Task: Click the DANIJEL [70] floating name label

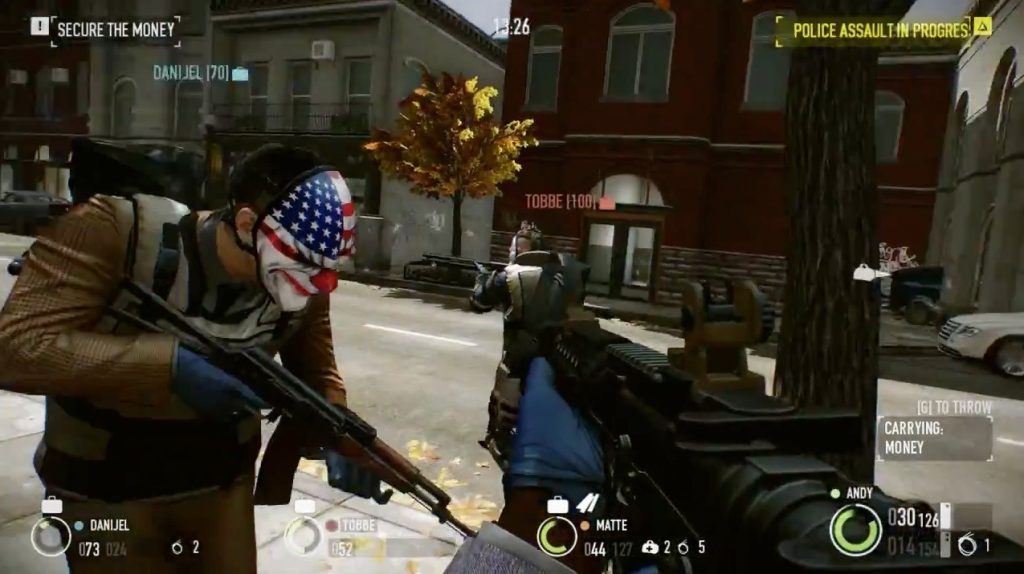Action: (x=200, y=73)
